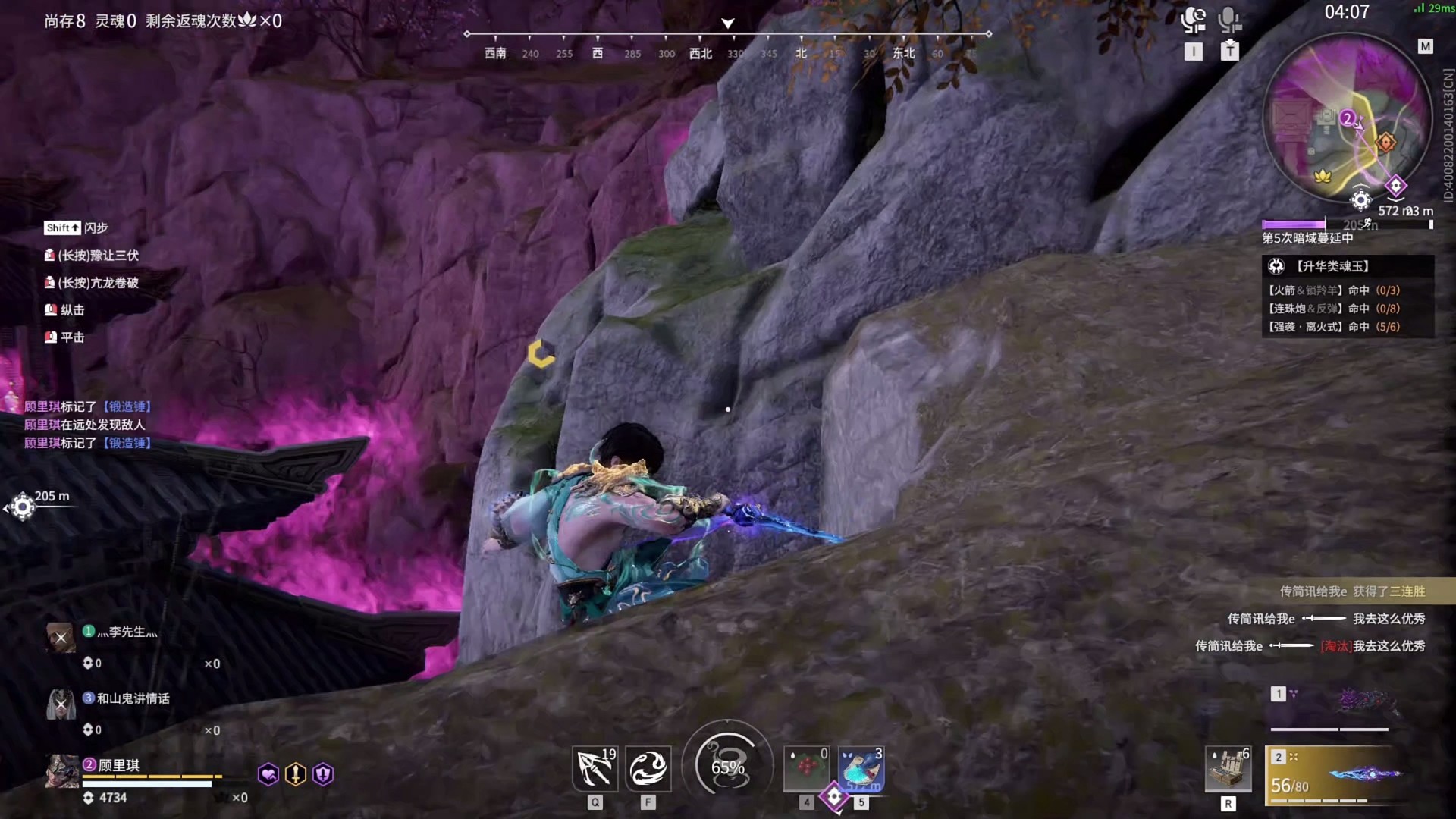
Task: Select teammate 和山鬼讲情话's portrait
Action: 61,704
